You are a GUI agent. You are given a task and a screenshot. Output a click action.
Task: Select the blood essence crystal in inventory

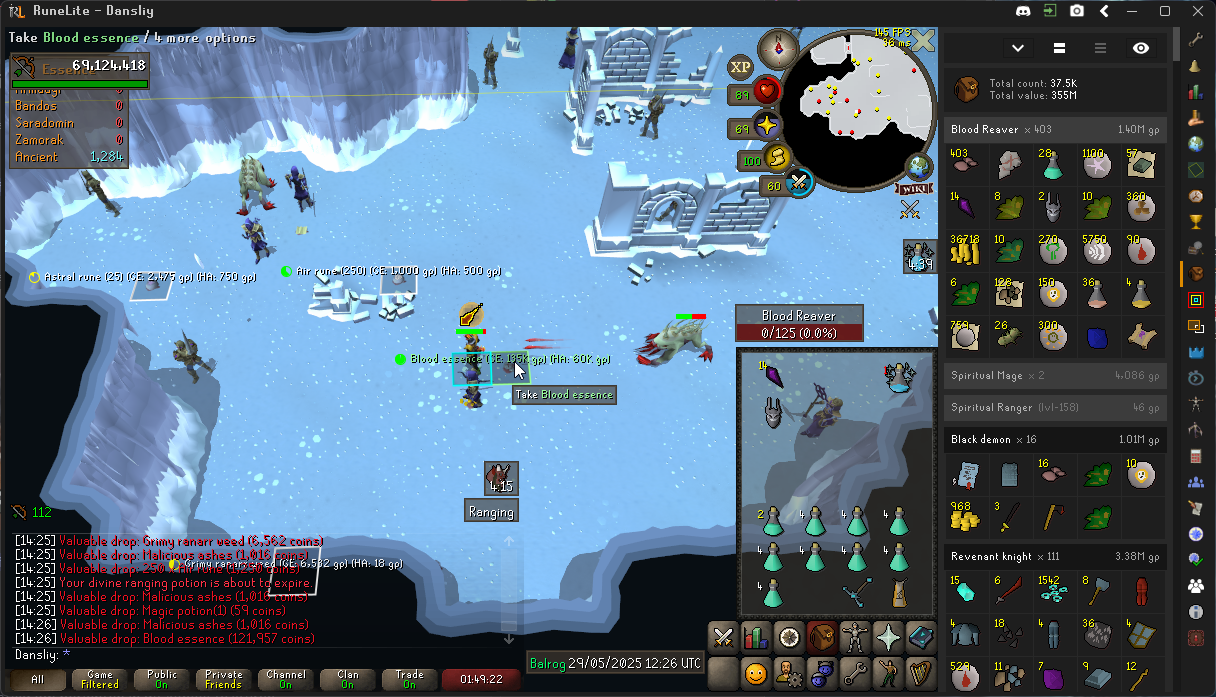click(x=772, y=379)
